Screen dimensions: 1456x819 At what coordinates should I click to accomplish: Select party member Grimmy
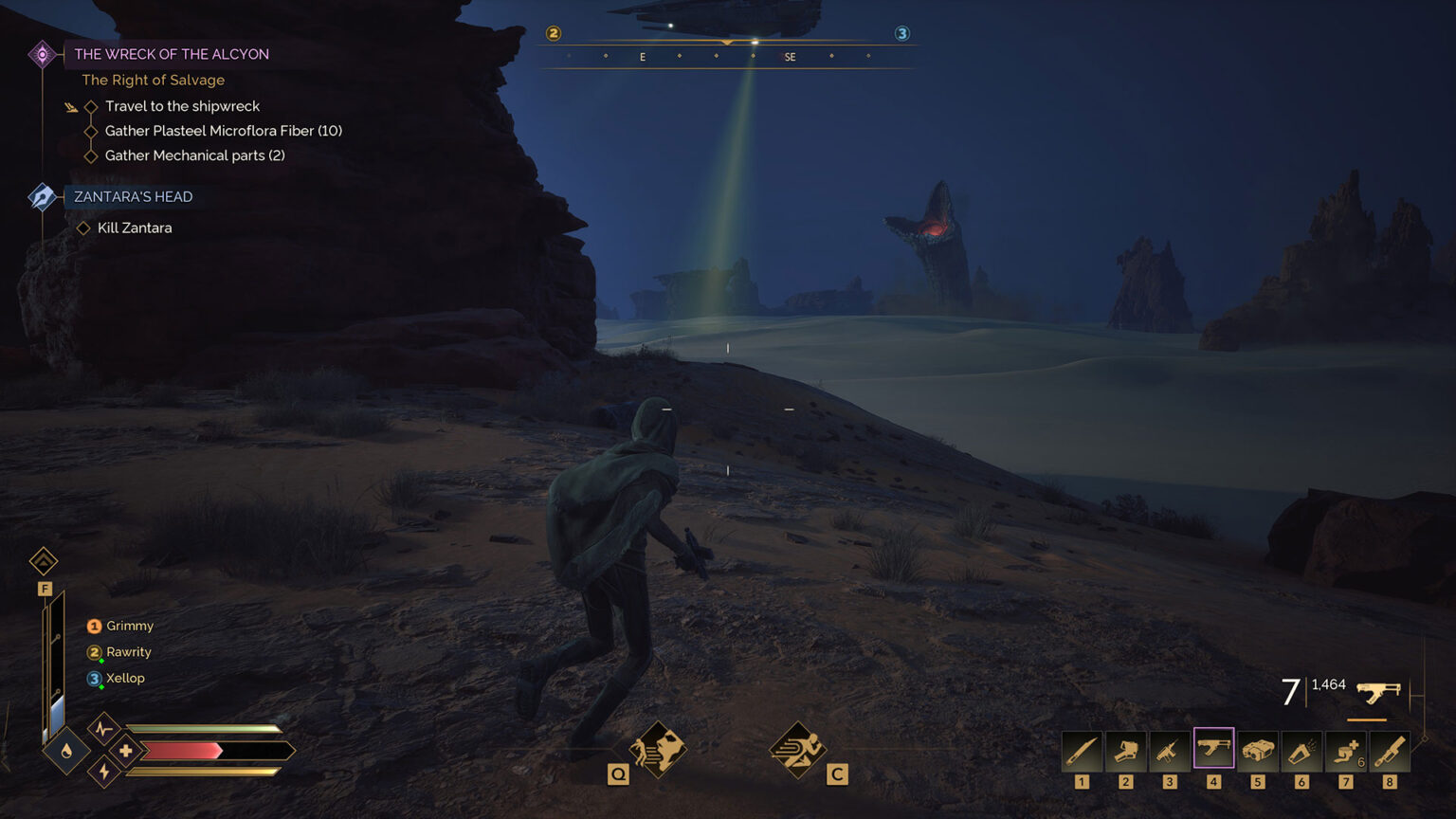[x=129, y=626]
